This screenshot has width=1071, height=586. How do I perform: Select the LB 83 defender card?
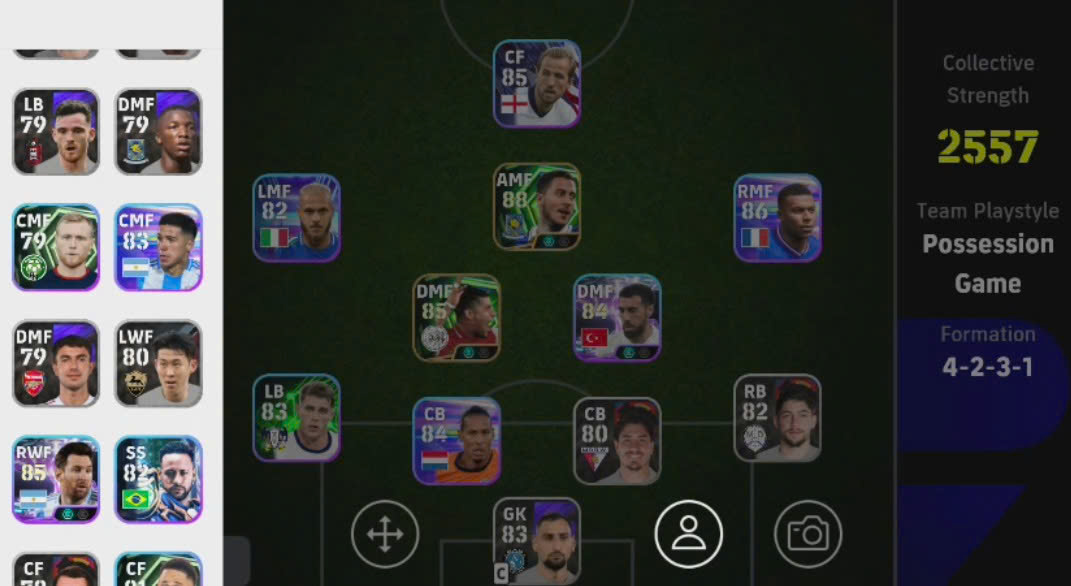296,418
